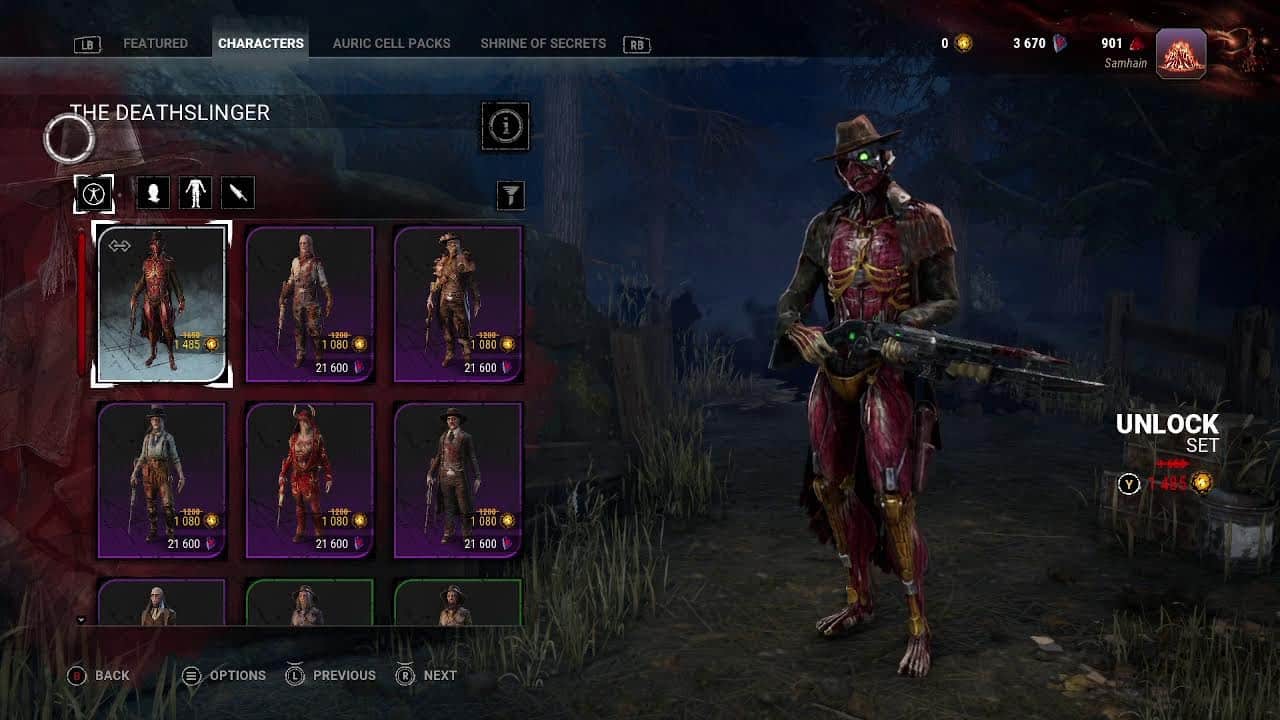The height and width of the screenshot is (720, 1280).
Task: Open the cosmetics filter funnel
Action: coord(511,195)
